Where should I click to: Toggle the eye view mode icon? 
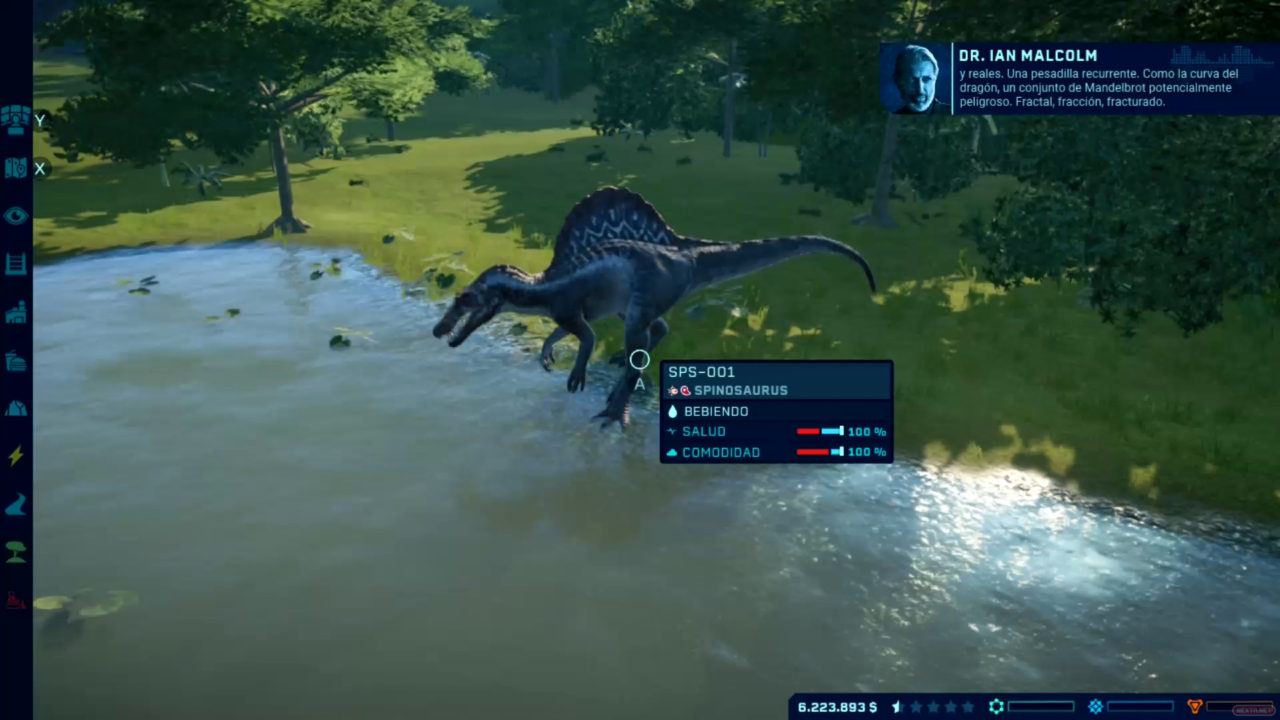coord(15,216)
